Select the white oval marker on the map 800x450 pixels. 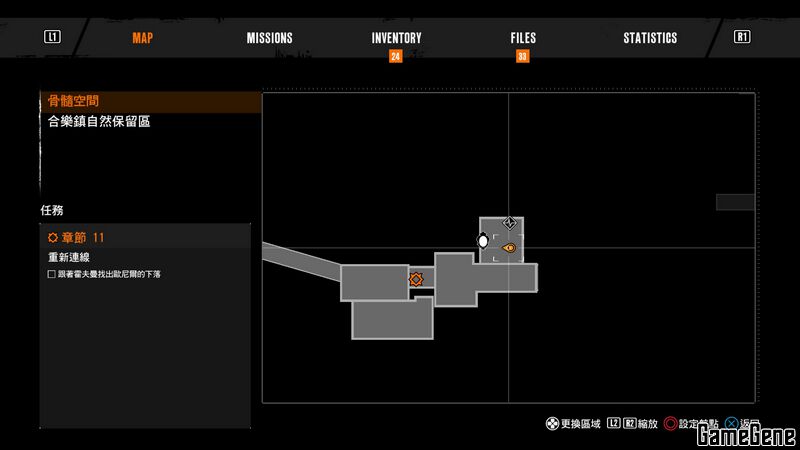(x=483, y=241)
